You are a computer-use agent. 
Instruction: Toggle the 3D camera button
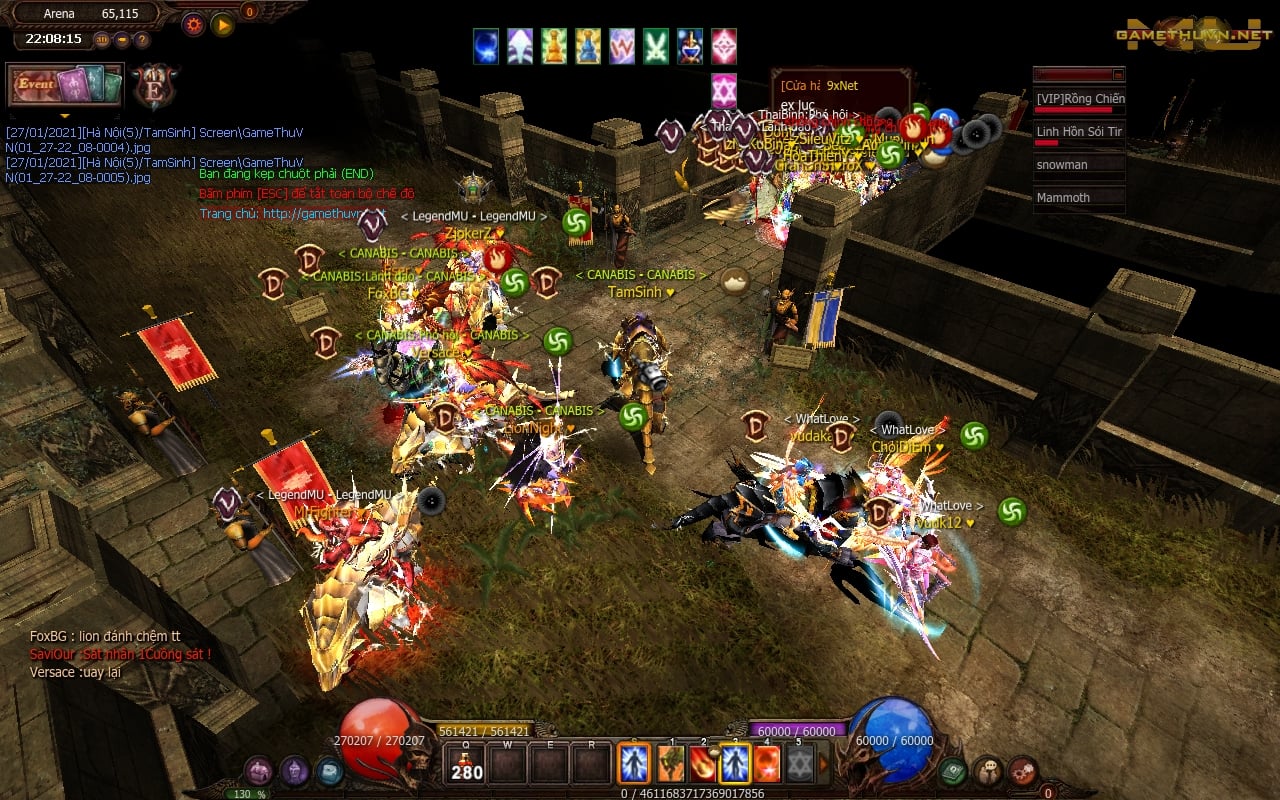click(102, 40)
